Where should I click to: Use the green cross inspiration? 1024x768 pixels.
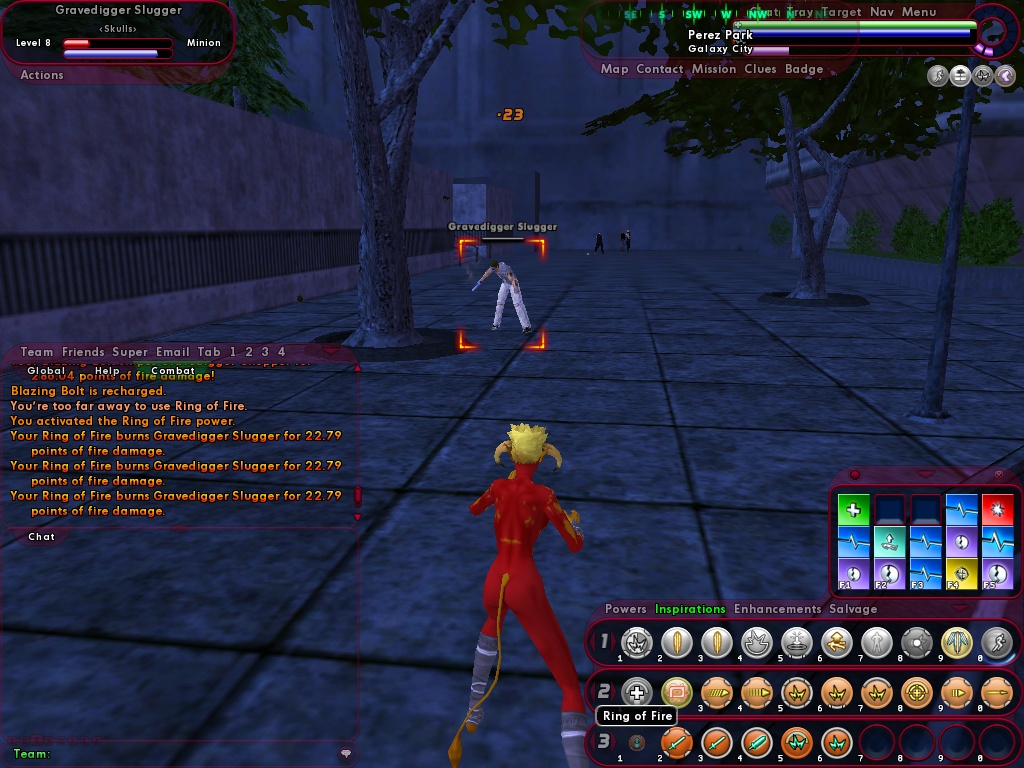[853, 510]
